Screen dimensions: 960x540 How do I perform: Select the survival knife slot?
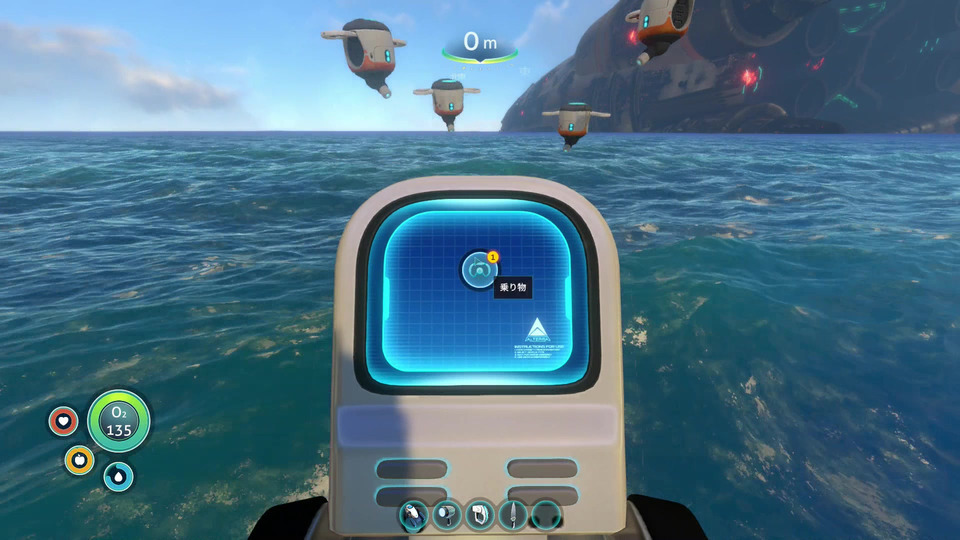tap(513, 515)
